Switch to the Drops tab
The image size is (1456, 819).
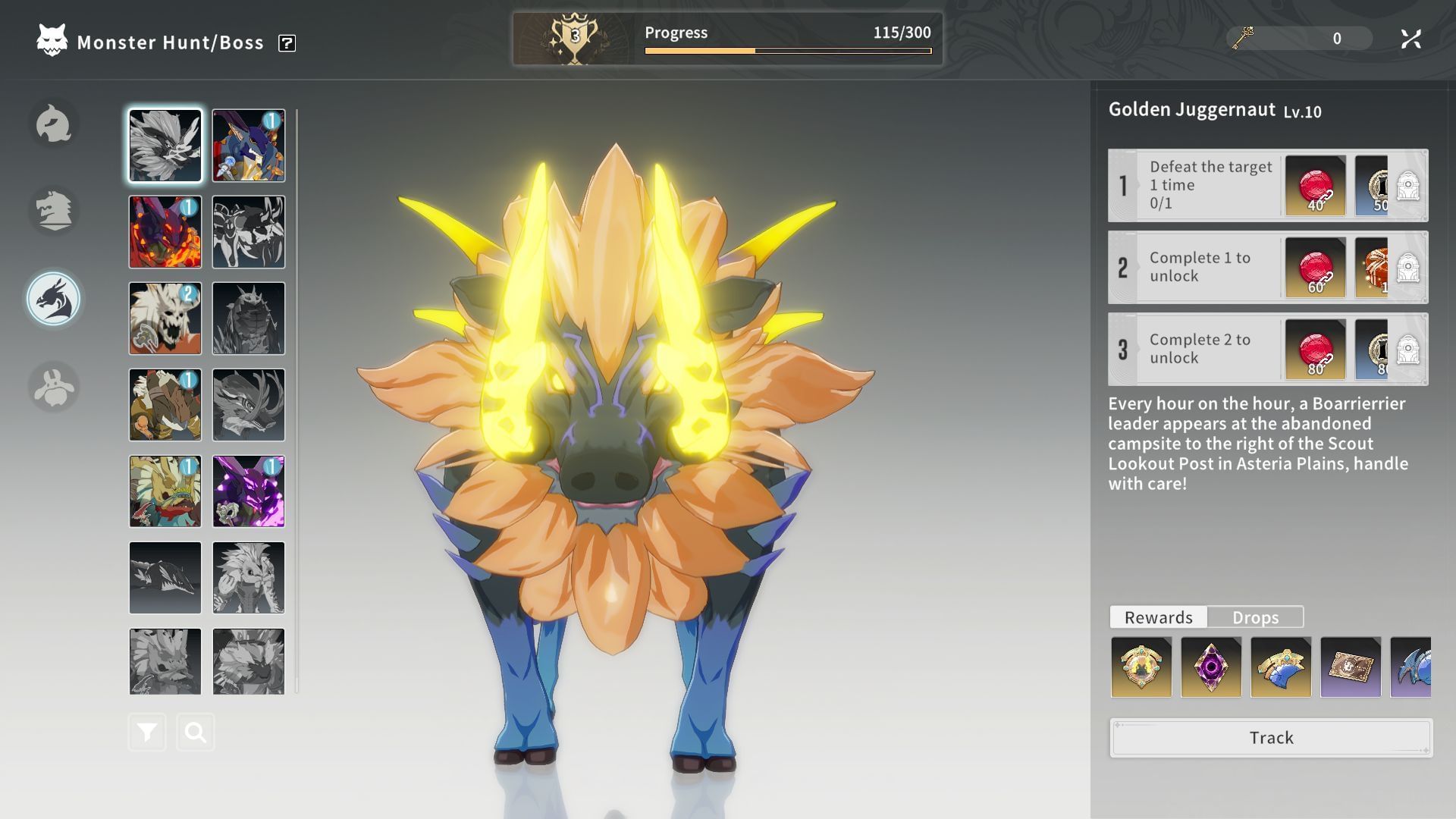click(1255, 617)
